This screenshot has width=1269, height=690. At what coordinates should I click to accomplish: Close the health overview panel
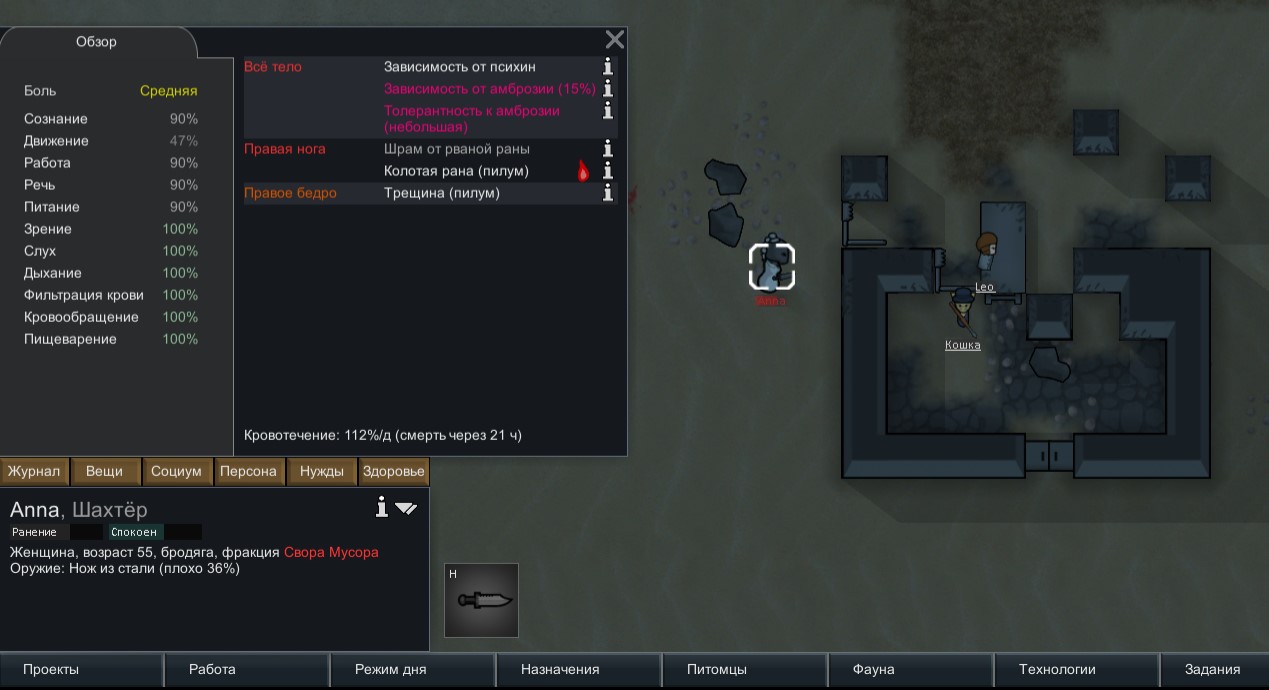pos(615,40)
